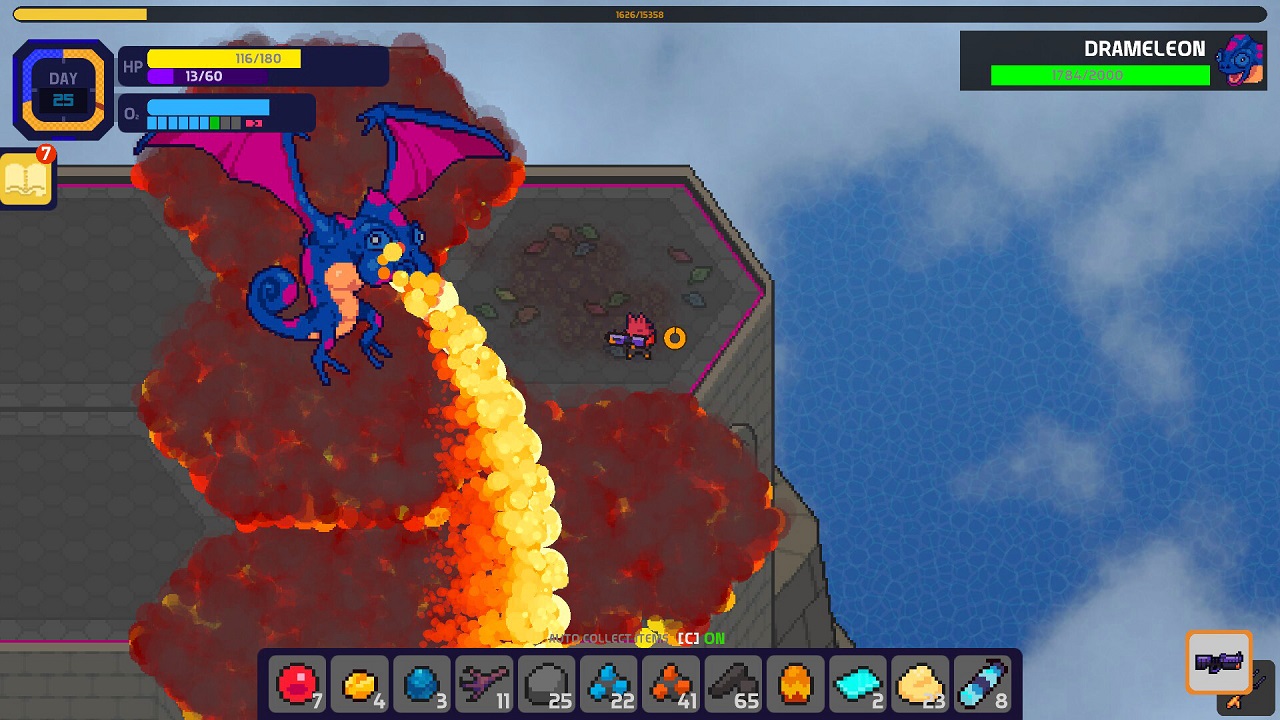Viewport: 1280px width, 720px height.
Task: Choose the dark coal chunk slot
Action: click(734, 685)
